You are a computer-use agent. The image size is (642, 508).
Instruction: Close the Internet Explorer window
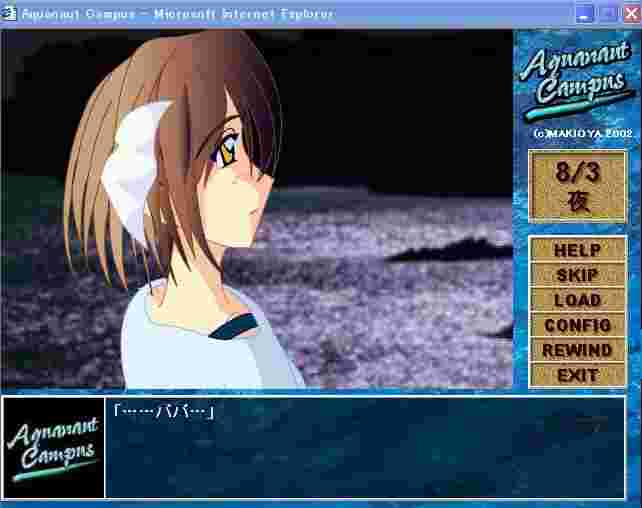tap(629, 14)
